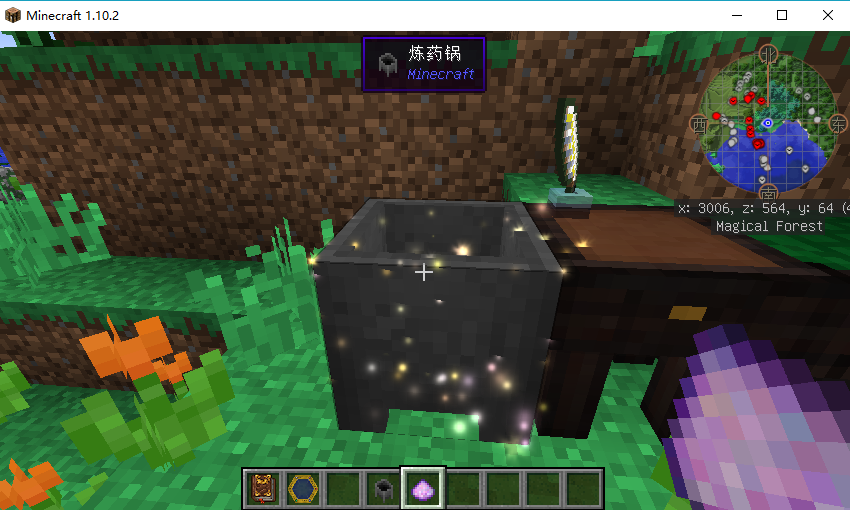Select the cauldron hotbar slot
The height and width of the screenshot is (510, 850).
click(x=382, y=488)
